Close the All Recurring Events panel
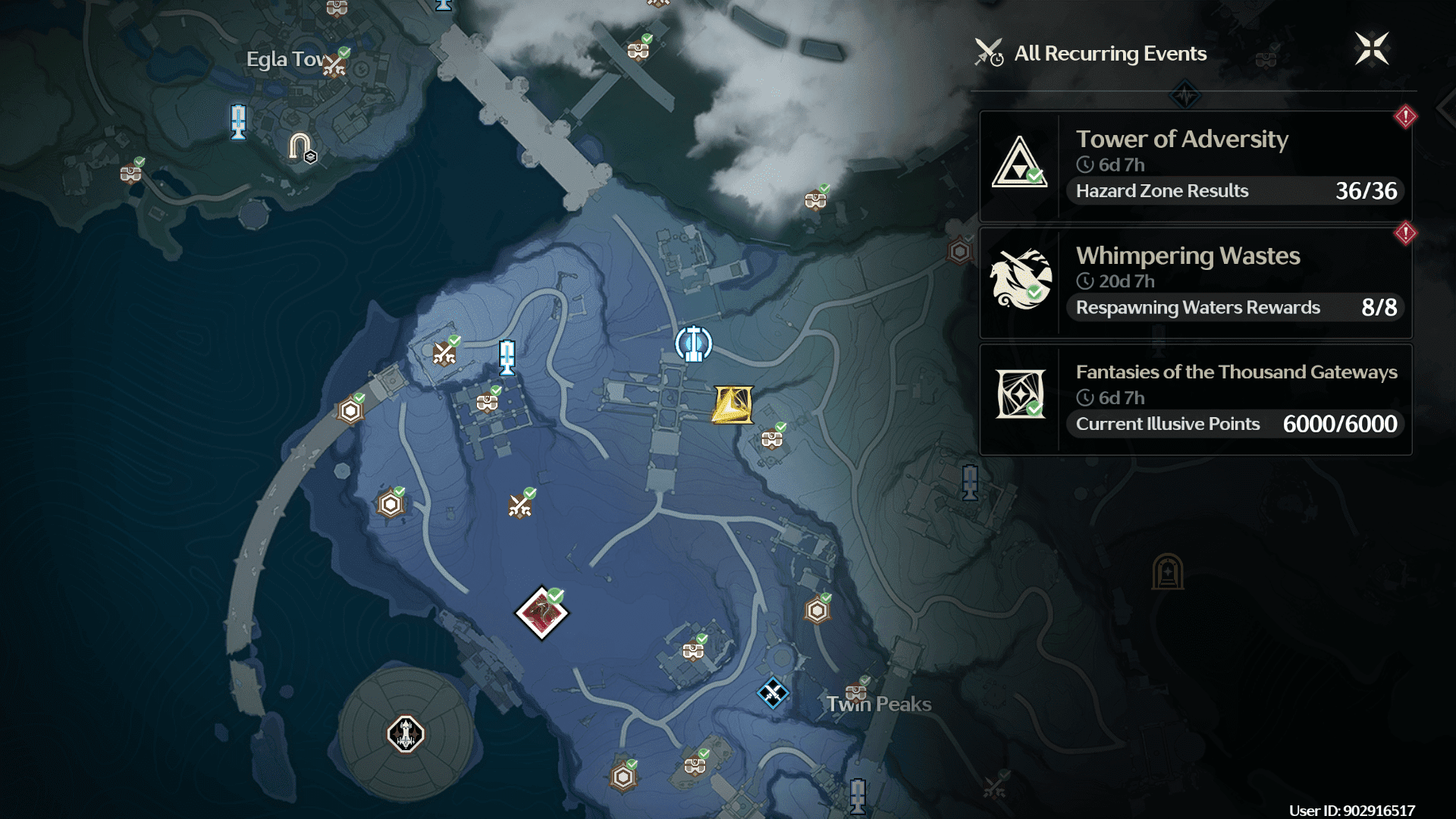1456x819 pixels. coord(1371,49)
